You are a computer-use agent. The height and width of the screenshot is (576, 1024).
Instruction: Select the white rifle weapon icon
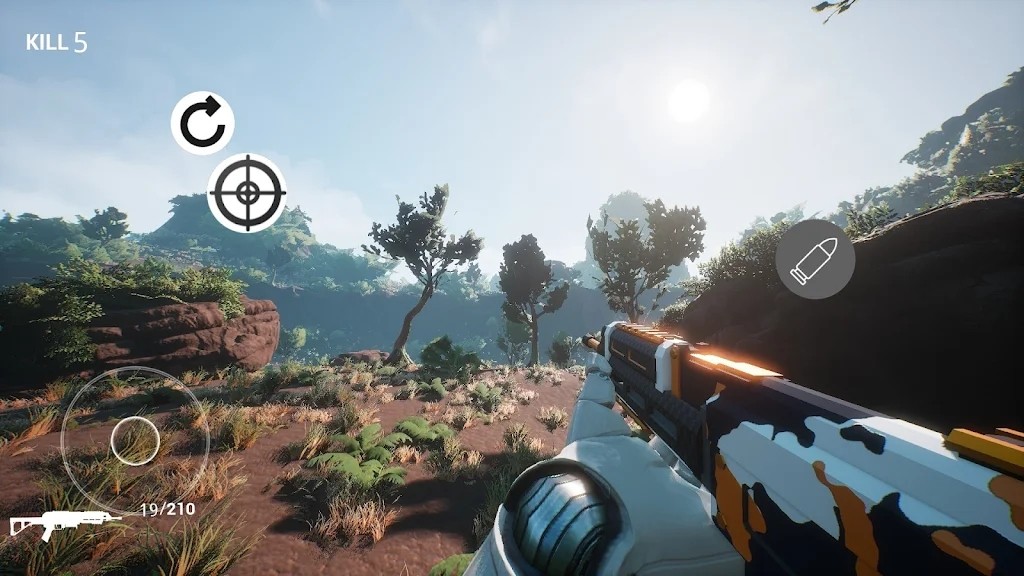pyautogui.click(x=60, y=522)
